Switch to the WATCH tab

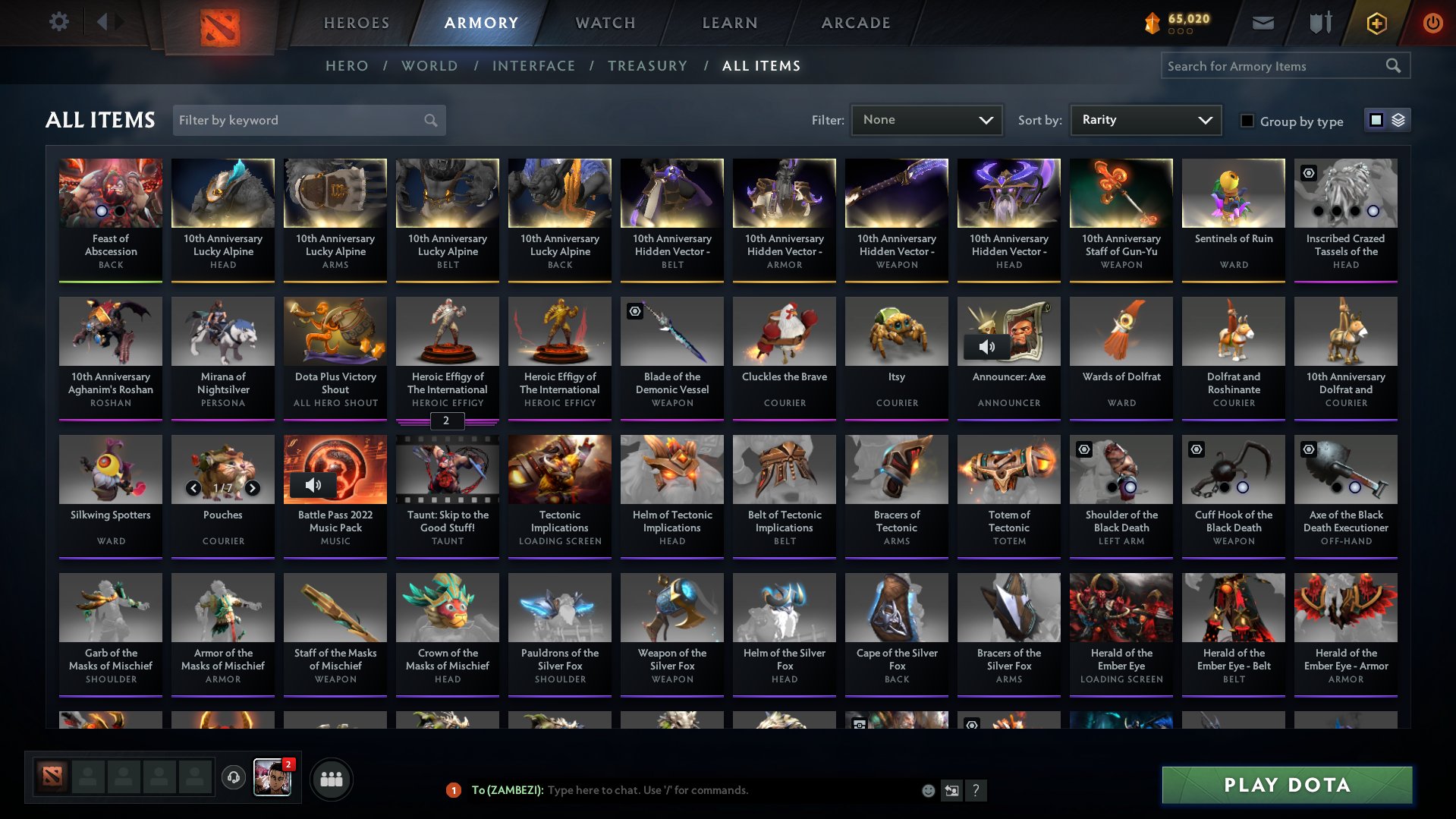tap(605, 23)
